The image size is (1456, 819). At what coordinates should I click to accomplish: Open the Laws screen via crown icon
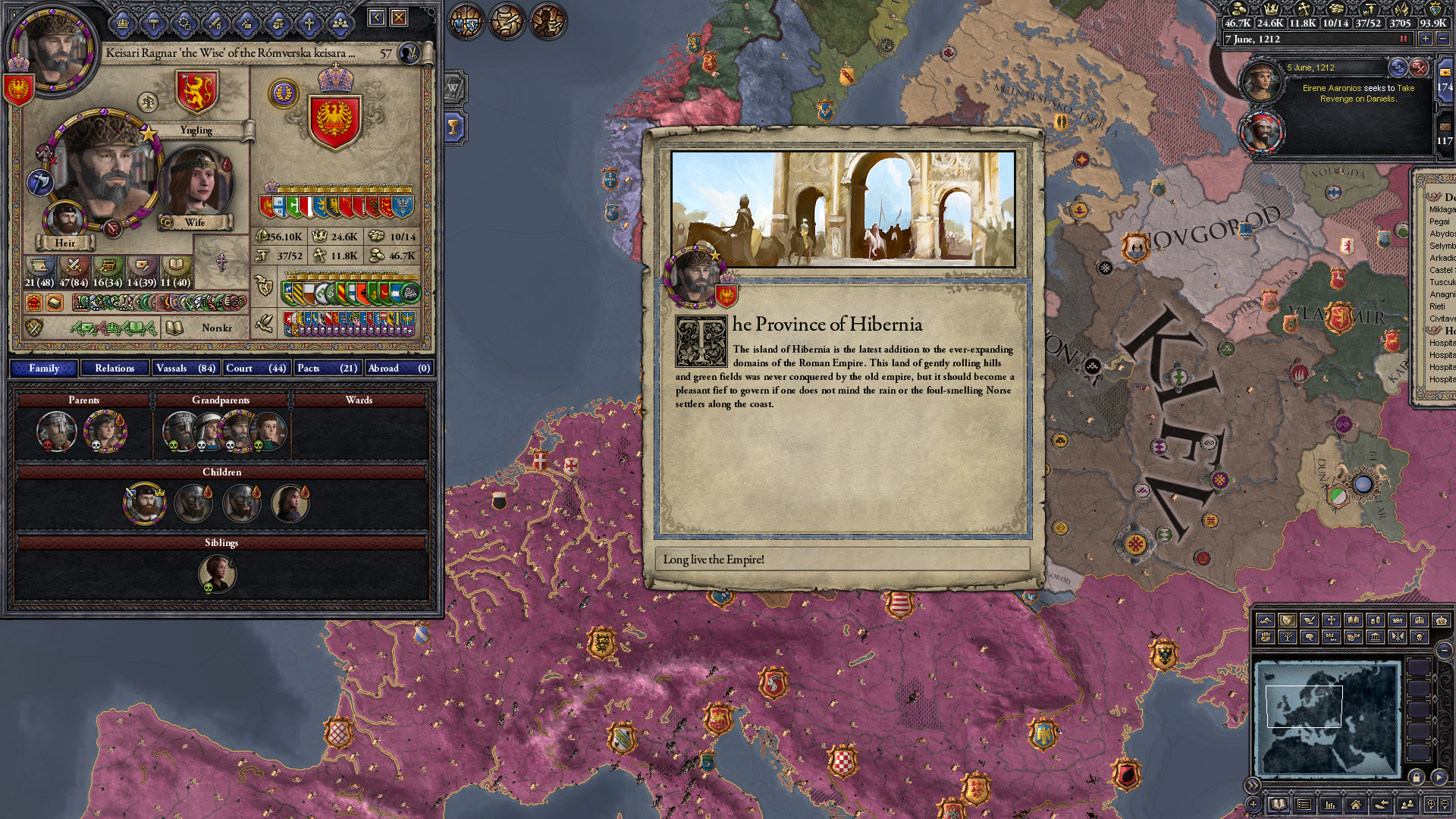[x=123, y=24]
